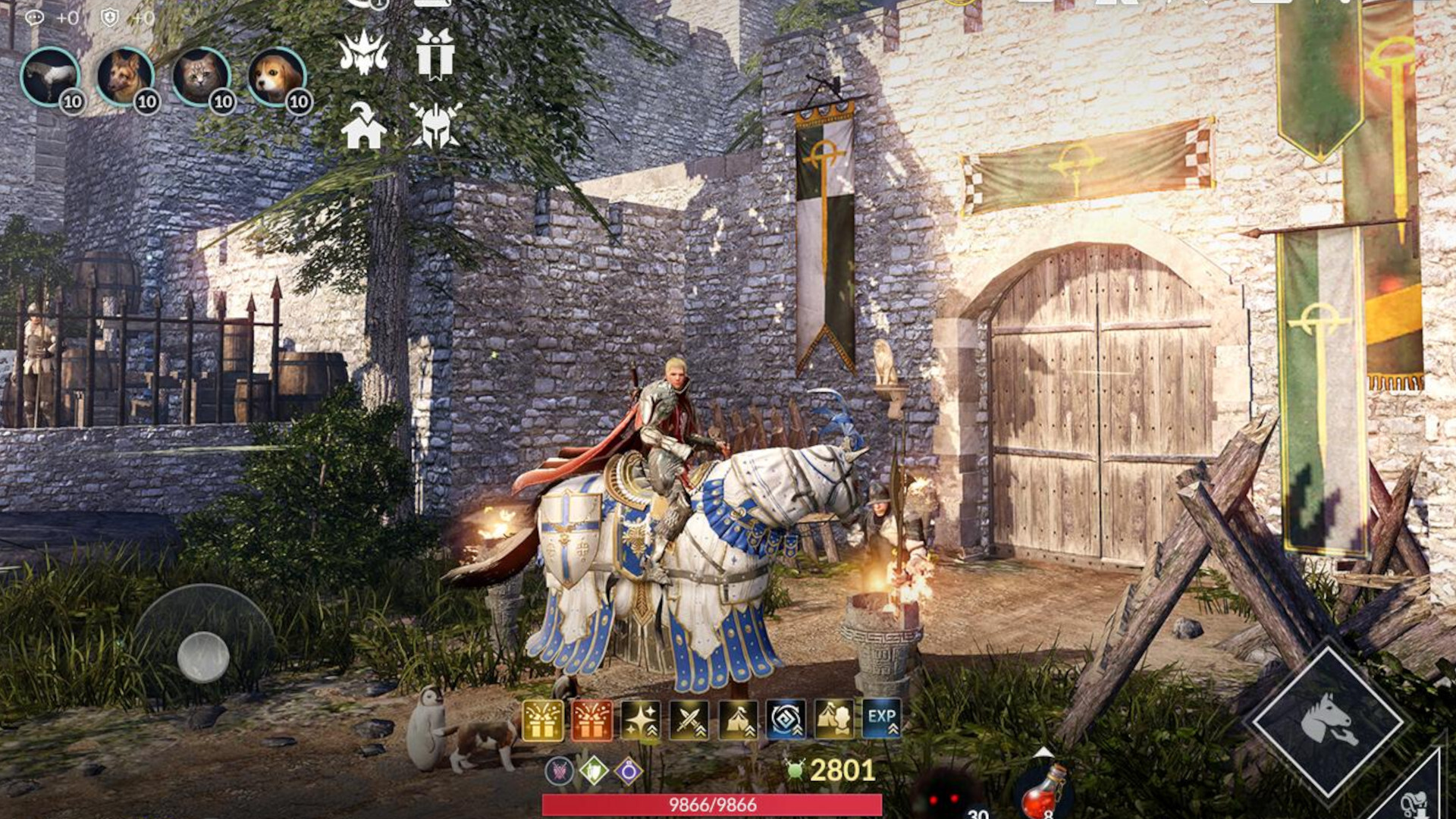
Task: Open the arena helmet battle icon
Action: pyautogui.click(x=434, y=127)
